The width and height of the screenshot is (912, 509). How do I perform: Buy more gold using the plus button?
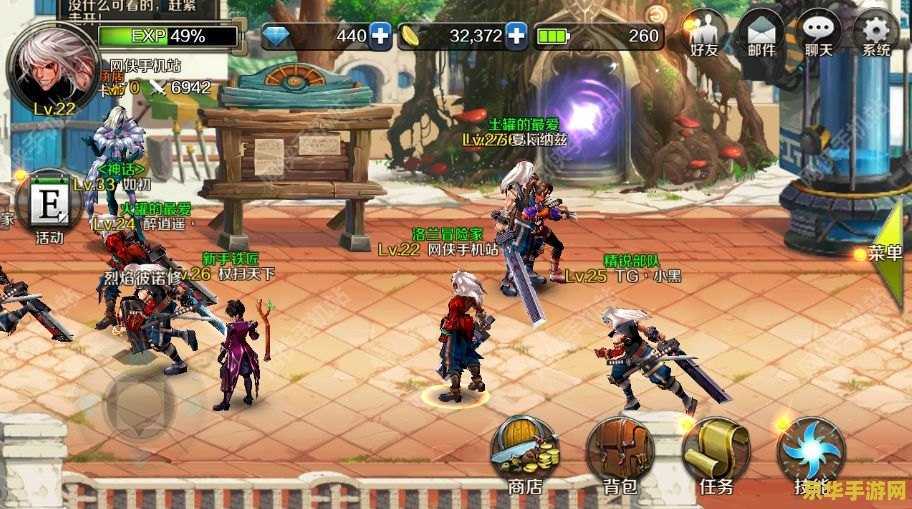516,36
